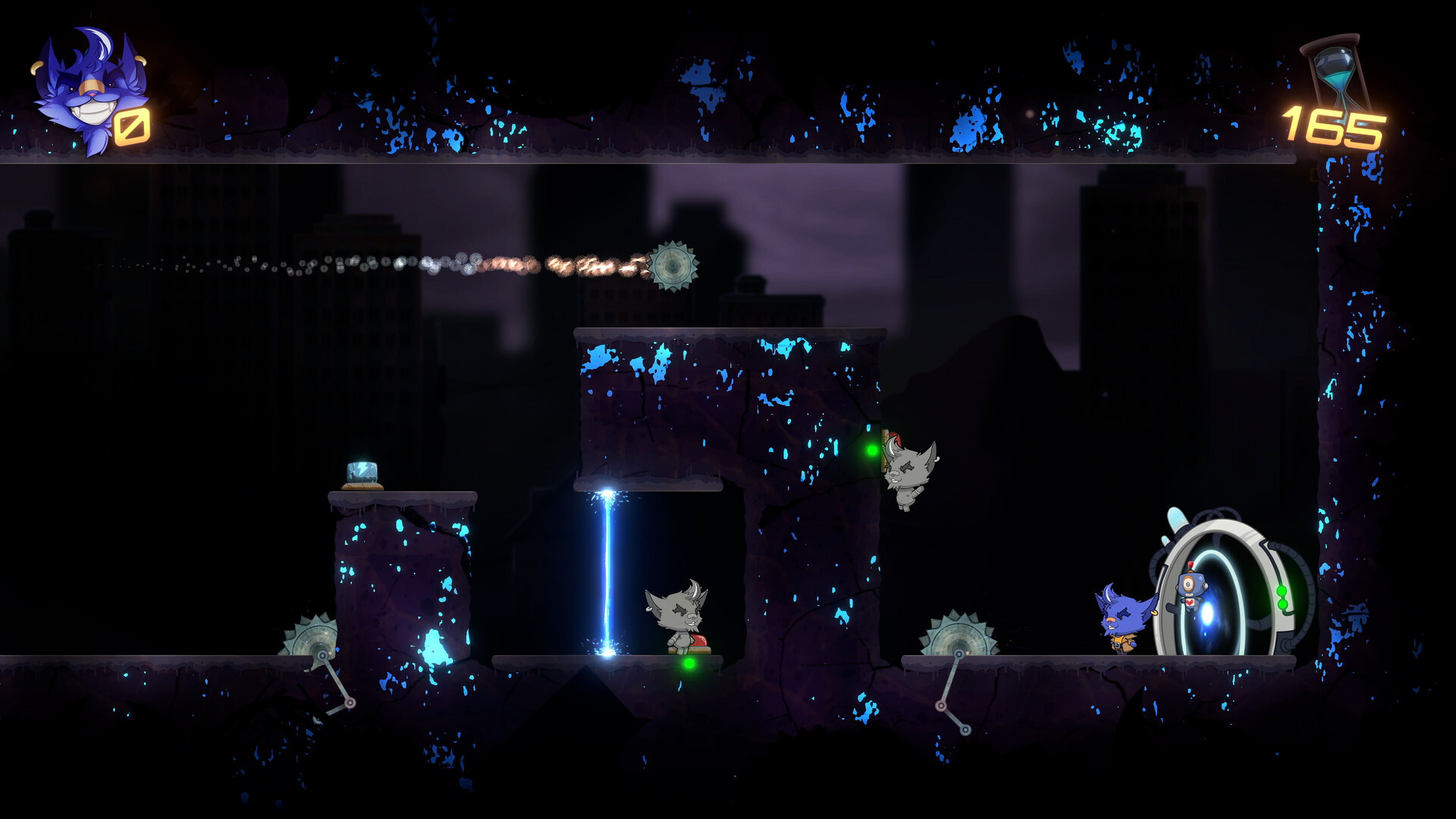1456x819 pixels.
Task: Click the blue cat character portrait
Action: click(80, 90)
